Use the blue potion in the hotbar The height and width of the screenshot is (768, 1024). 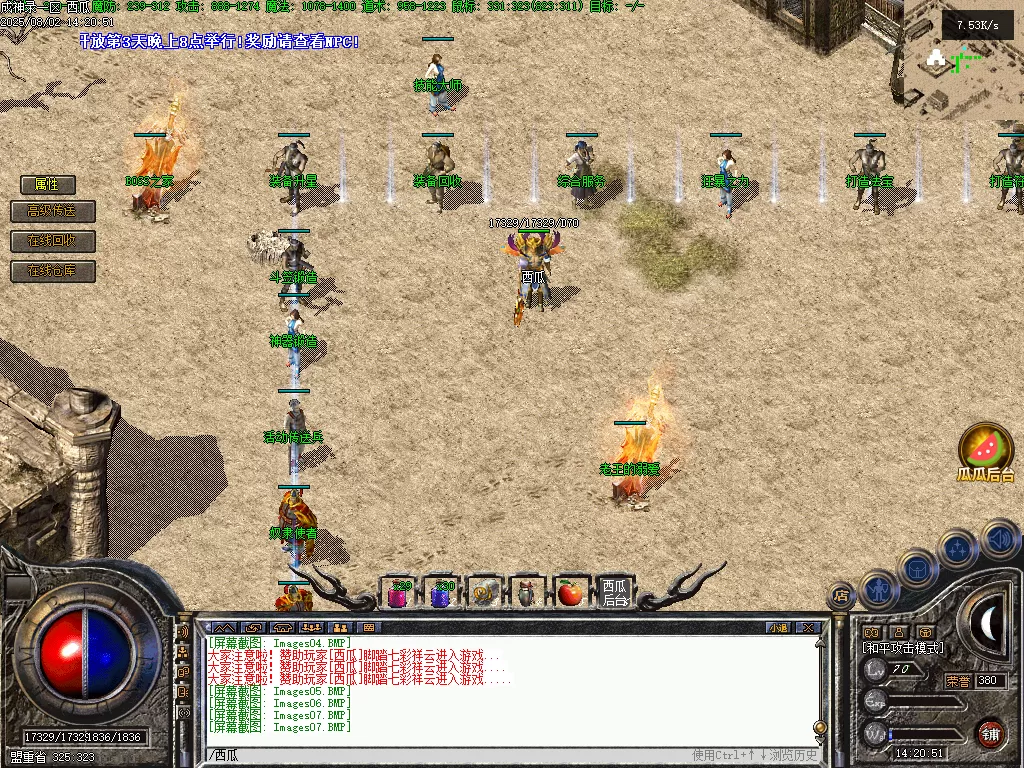click(x=442, y=594)
